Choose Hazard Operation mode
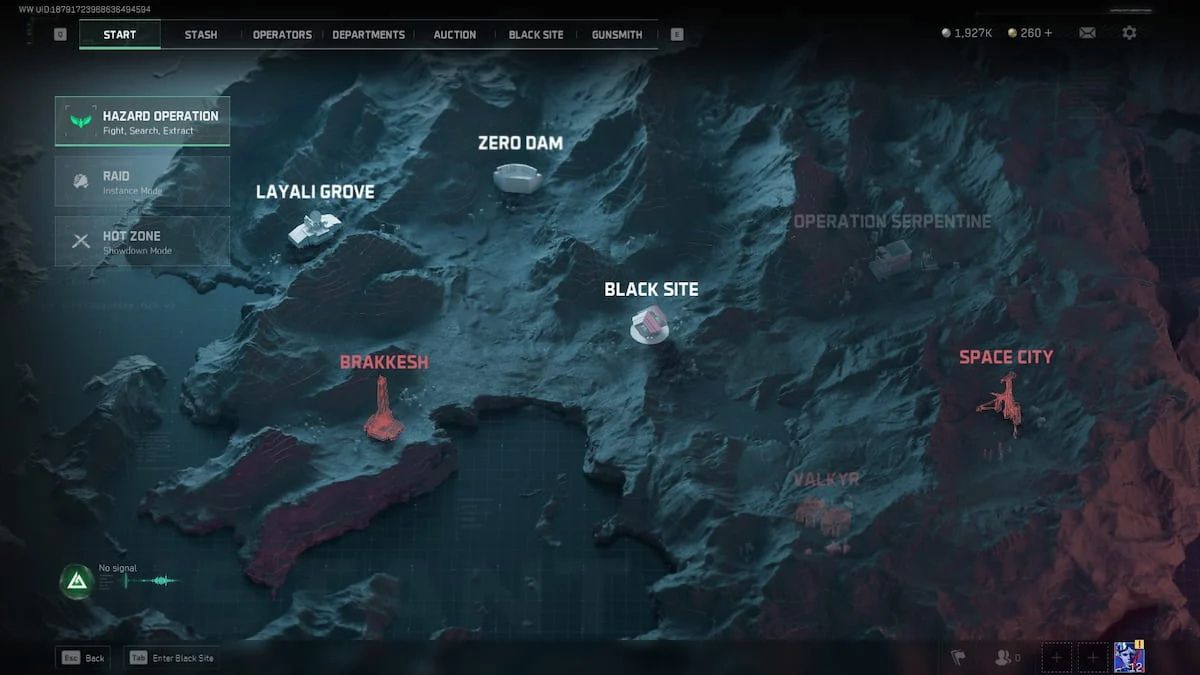Viewport: 1200px width, 675px height. click(x=142, y=121)
